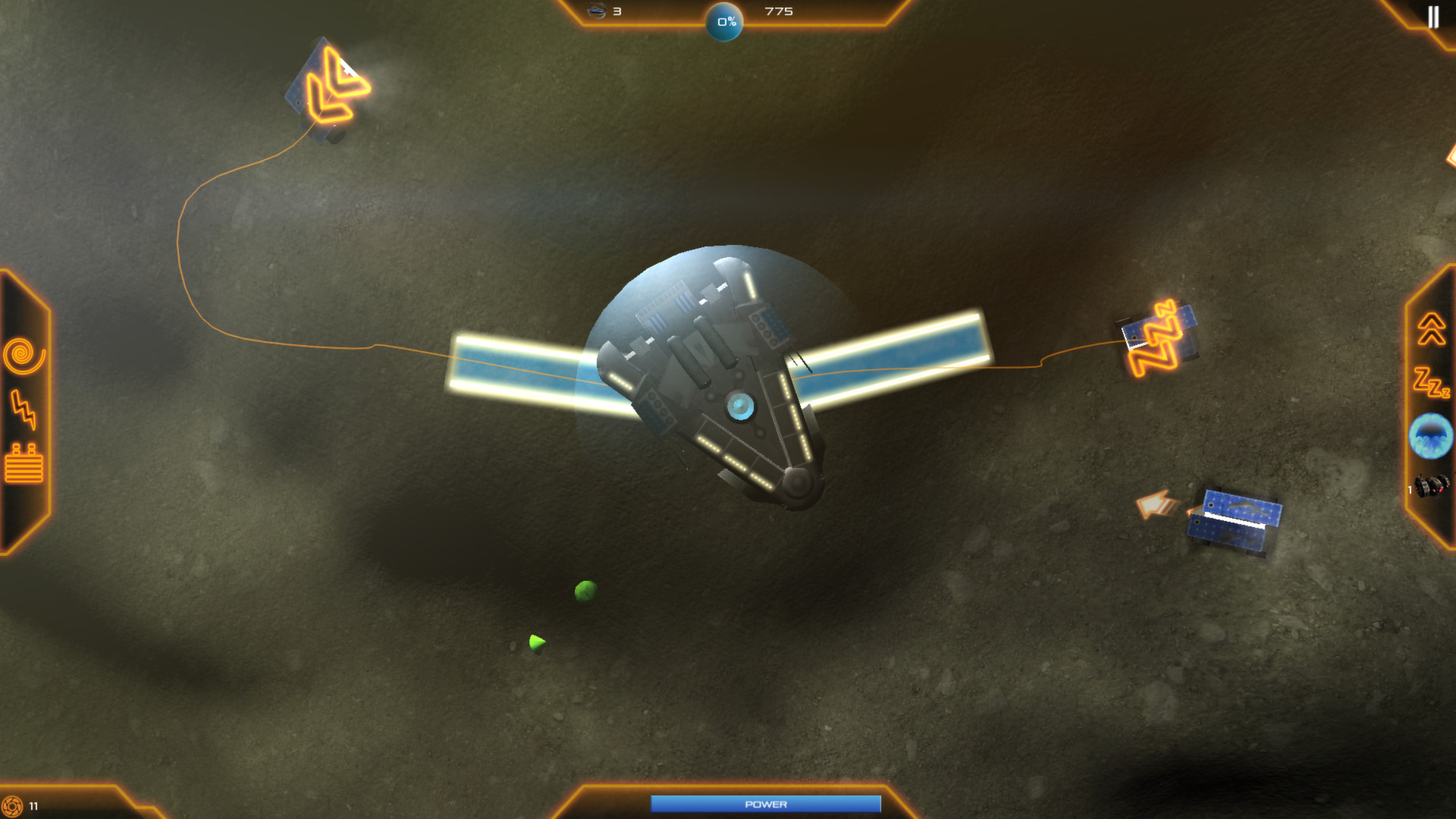Toggle the pause control at top right
The height and width of the screenshot is (819, 1456).
click(1433, 18)
